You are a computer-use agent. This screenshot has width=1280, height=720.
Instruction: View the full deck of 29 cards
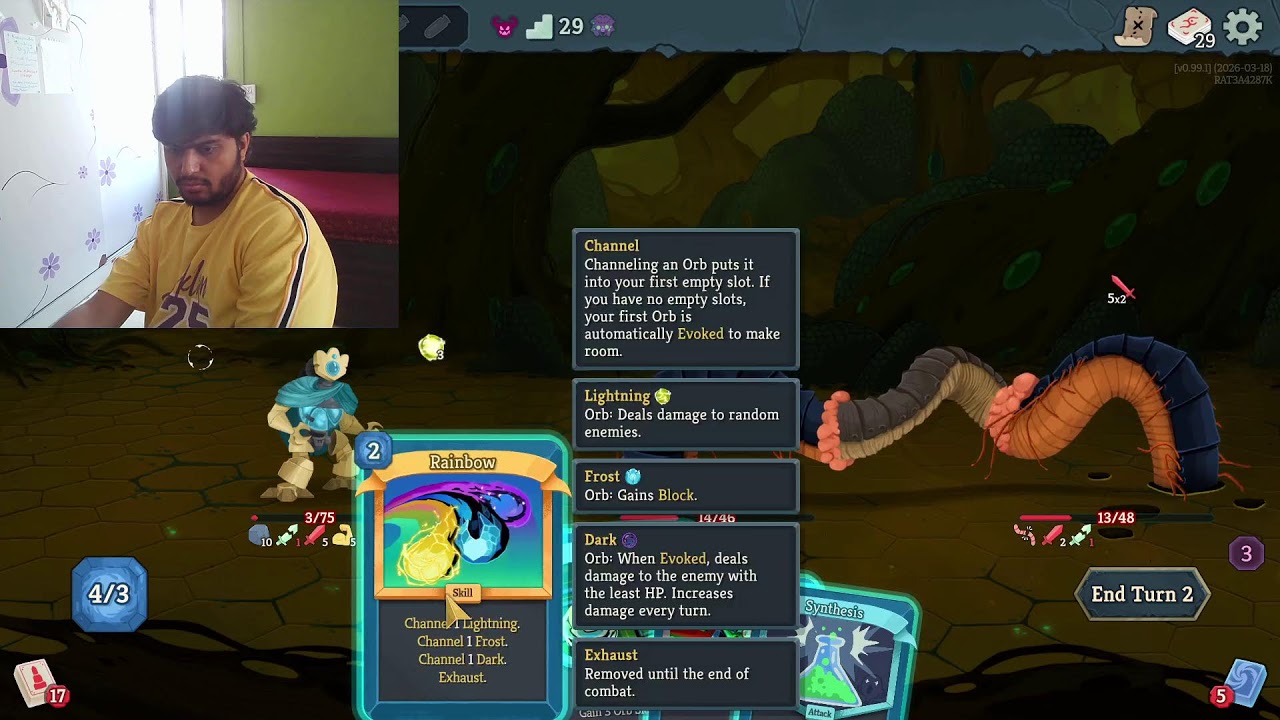tap(1189, 28)
